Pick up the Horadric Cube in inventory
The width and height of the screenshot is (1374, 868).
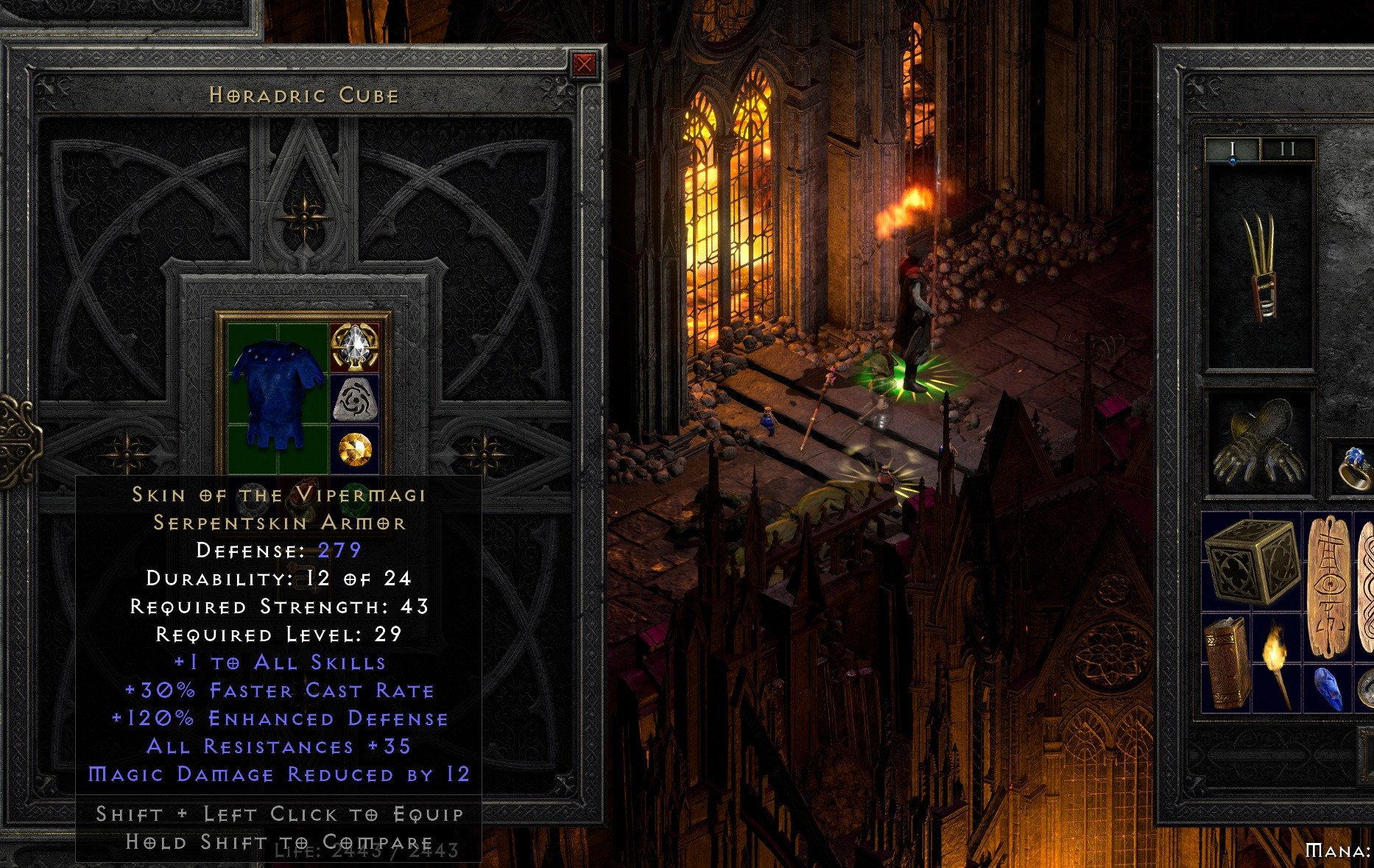click(x=1250, y=561)
